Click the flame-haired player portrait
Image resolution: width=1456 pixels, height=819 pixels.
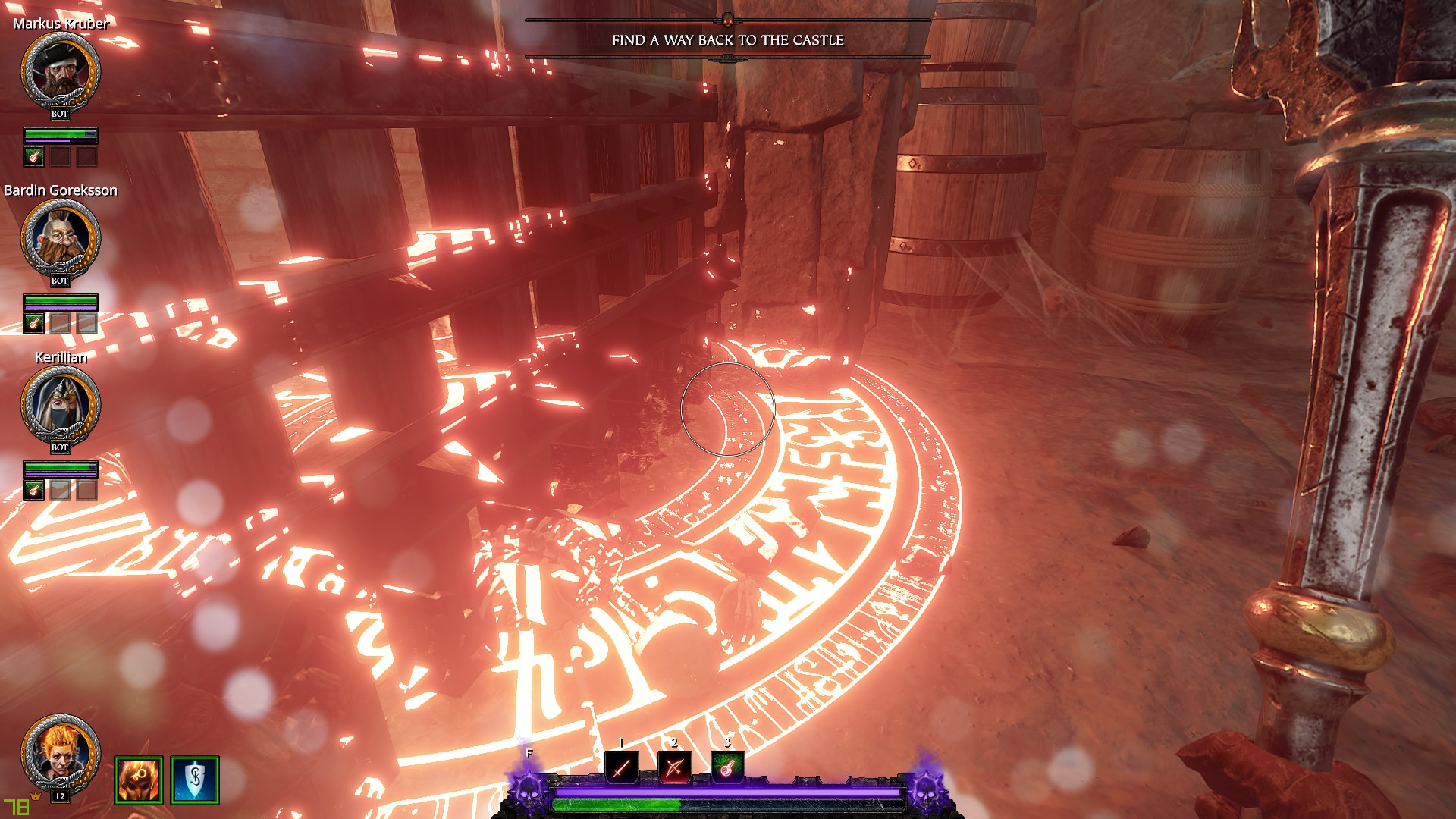[60, 752]
